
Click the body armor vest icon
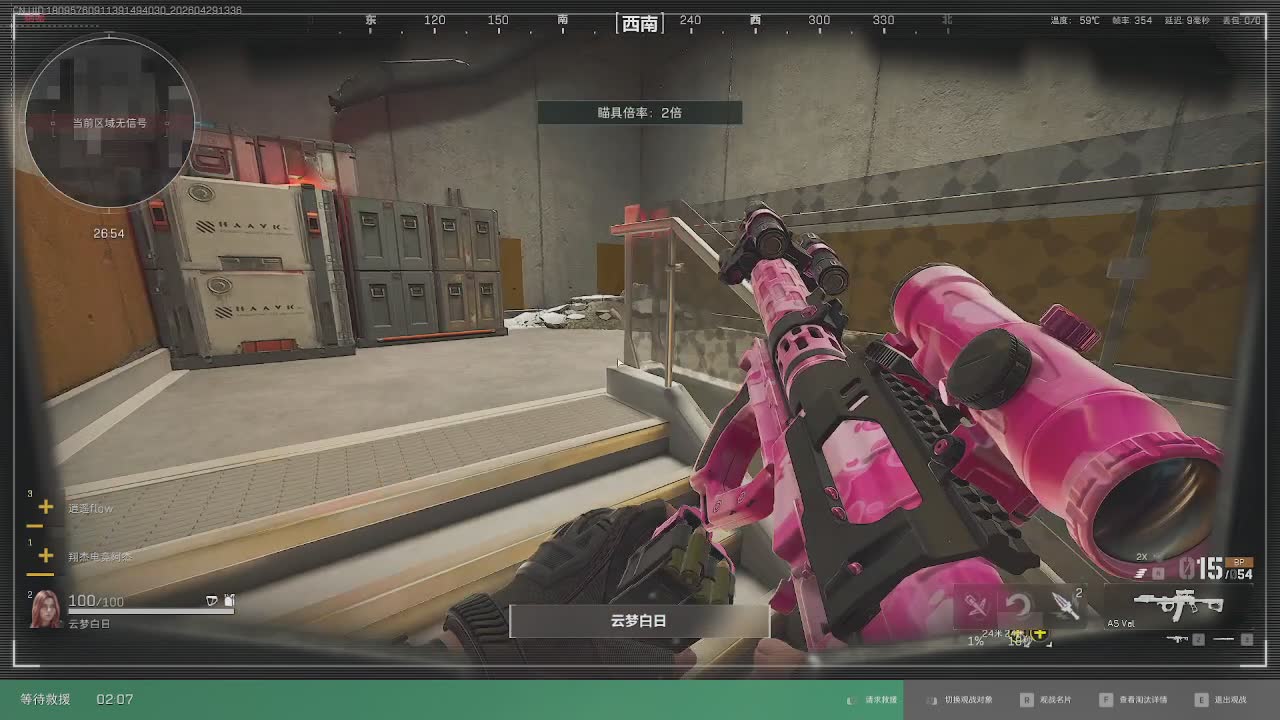coord(229,600)
